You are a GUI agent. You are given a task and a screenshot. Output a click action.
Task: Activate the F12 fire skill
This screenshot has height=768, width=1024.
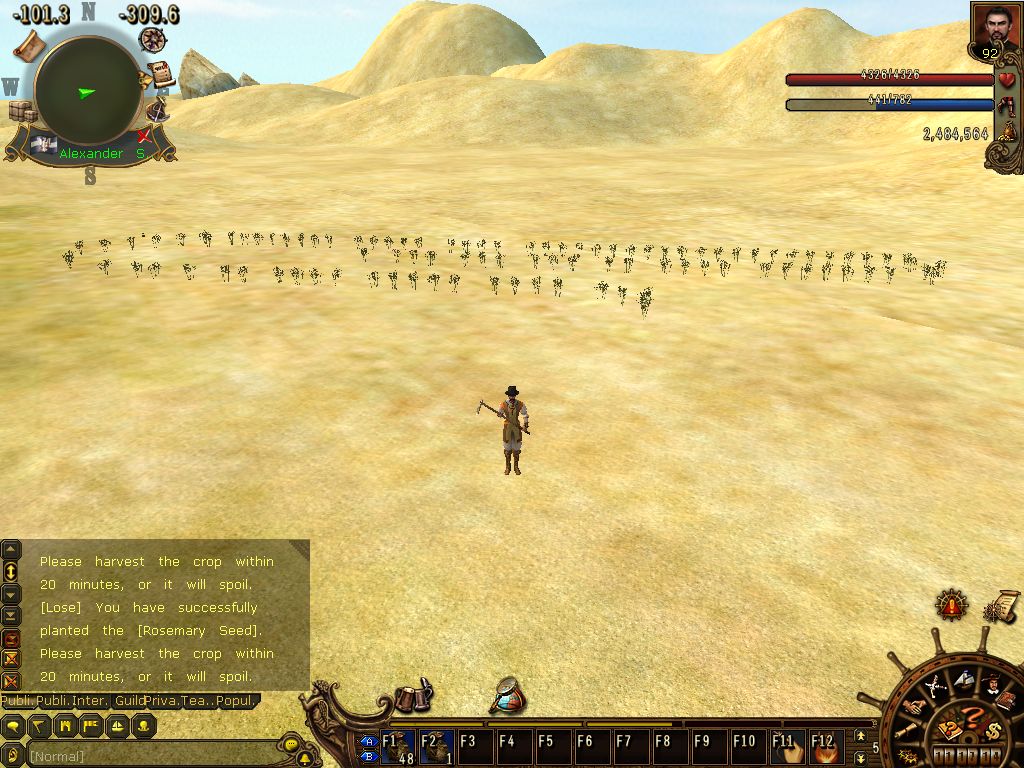point(825,747)
